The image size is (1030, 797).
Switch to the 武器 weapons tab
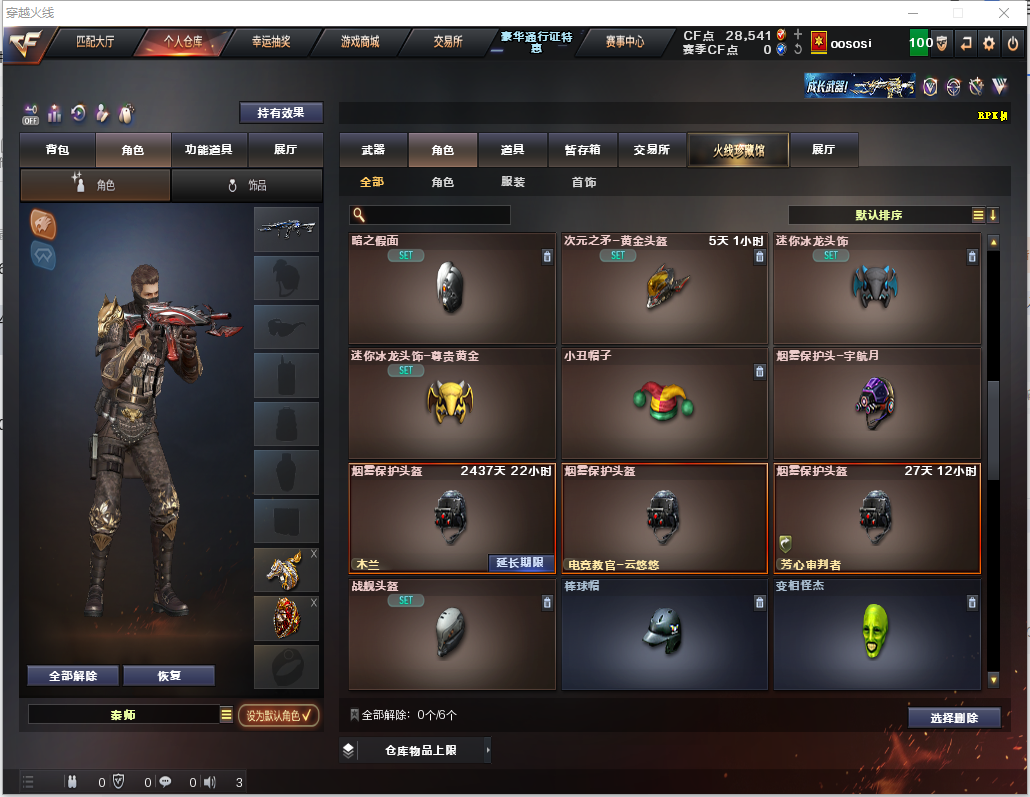click(x=373, y=150)
